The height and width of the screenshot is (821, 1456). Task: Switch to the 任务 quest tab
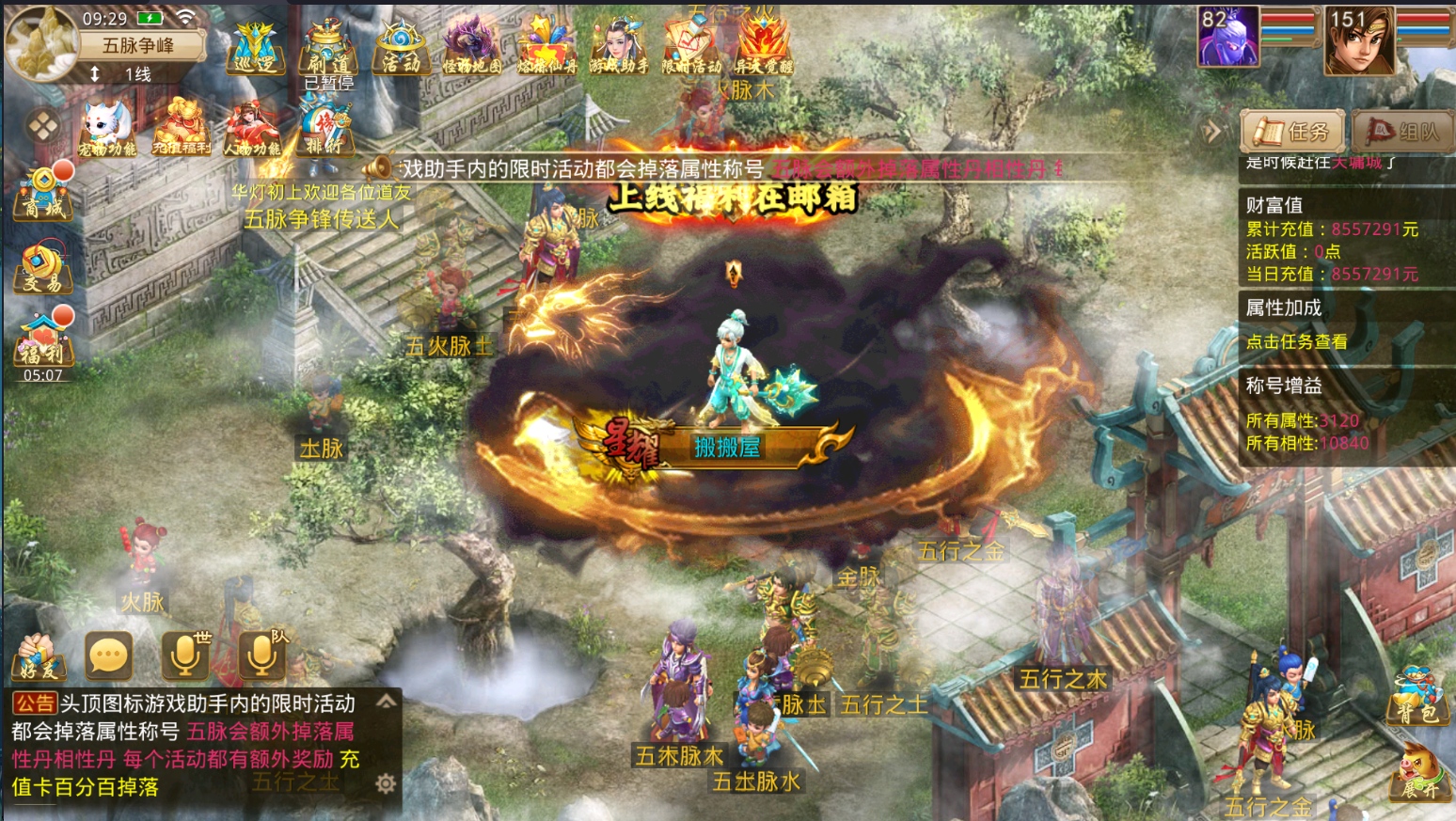pos(1292,132)
